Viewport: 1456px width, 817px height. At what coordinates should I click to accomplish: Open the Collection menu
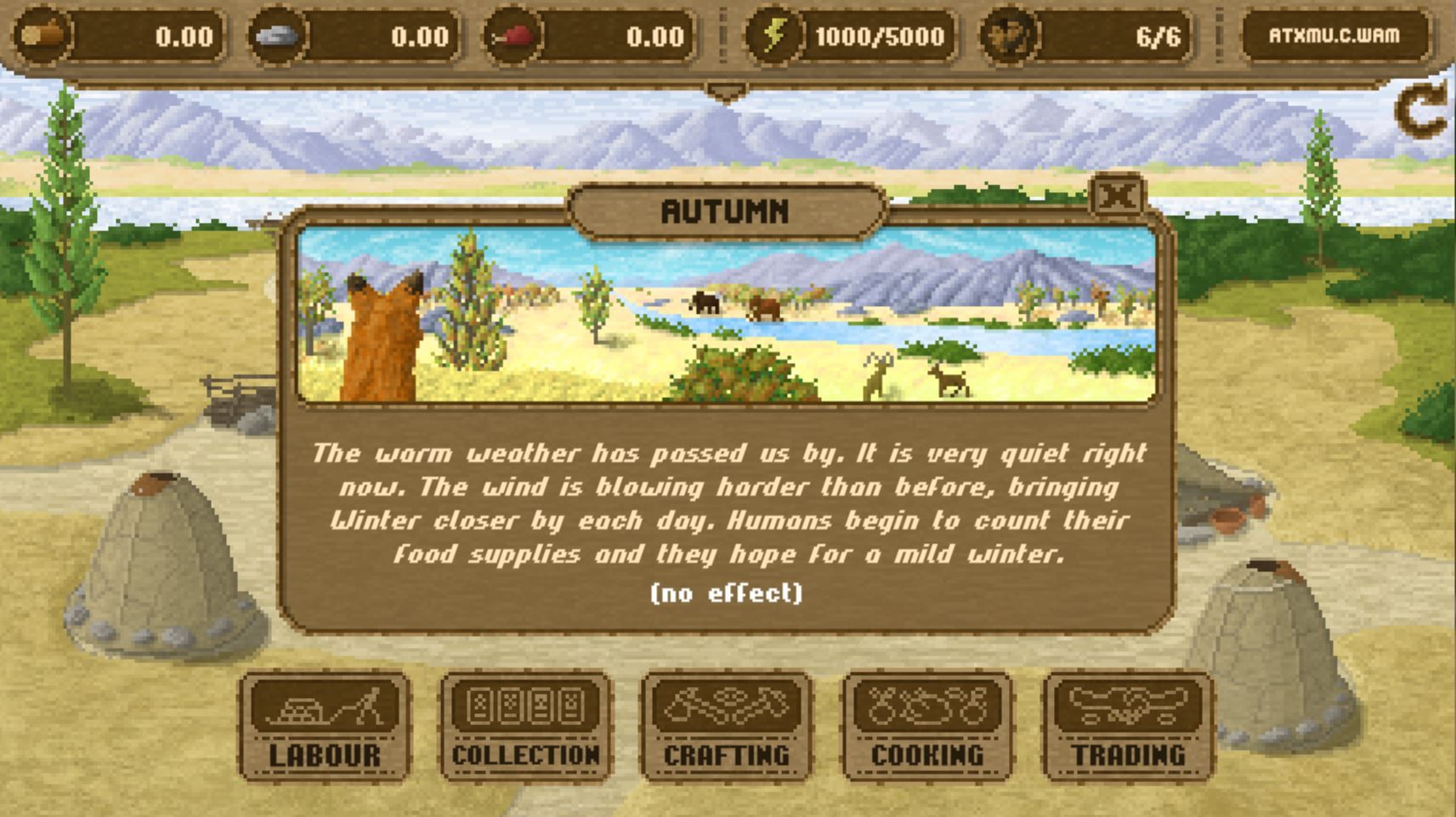coord(525,726)
